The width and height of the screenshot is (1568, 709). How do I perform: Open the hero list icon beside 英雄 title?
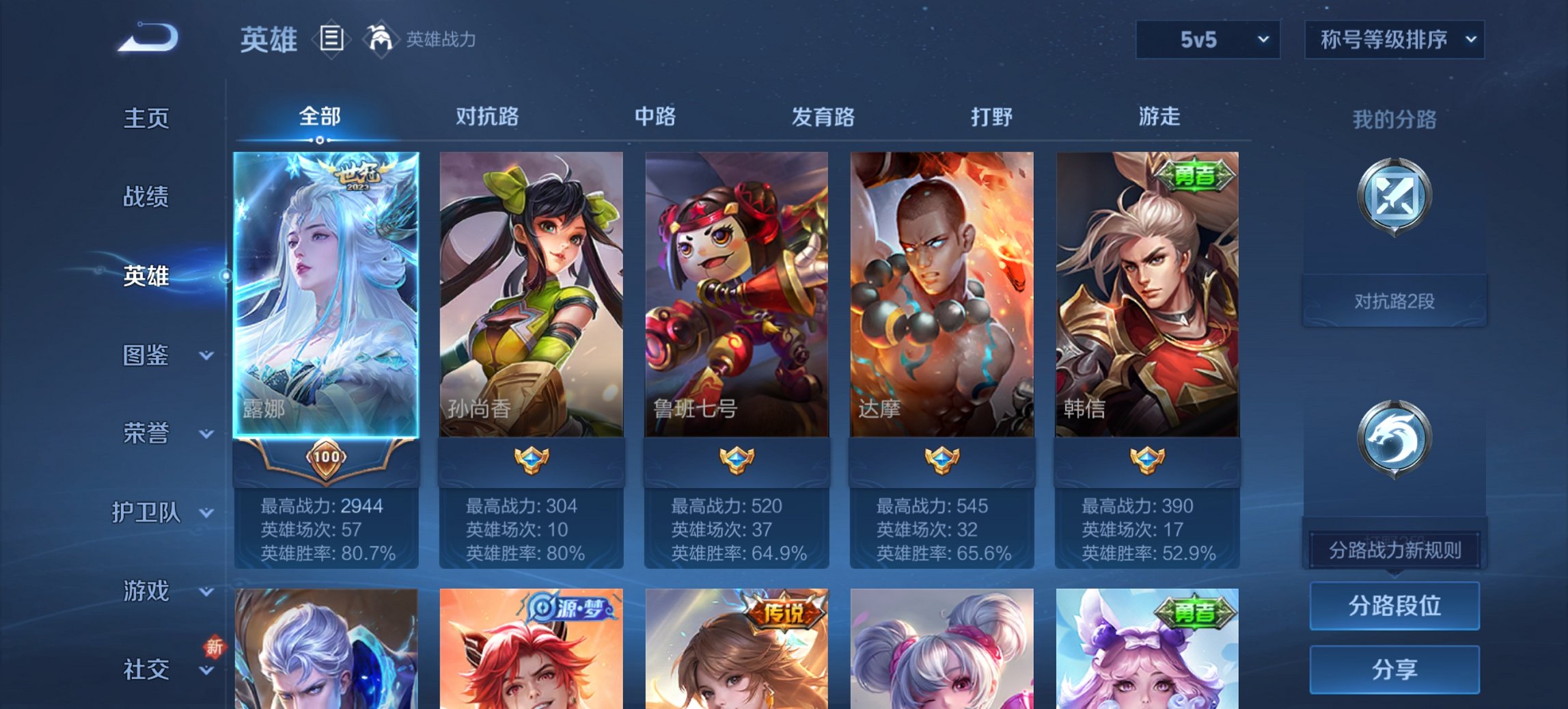(x=331, y=39)
